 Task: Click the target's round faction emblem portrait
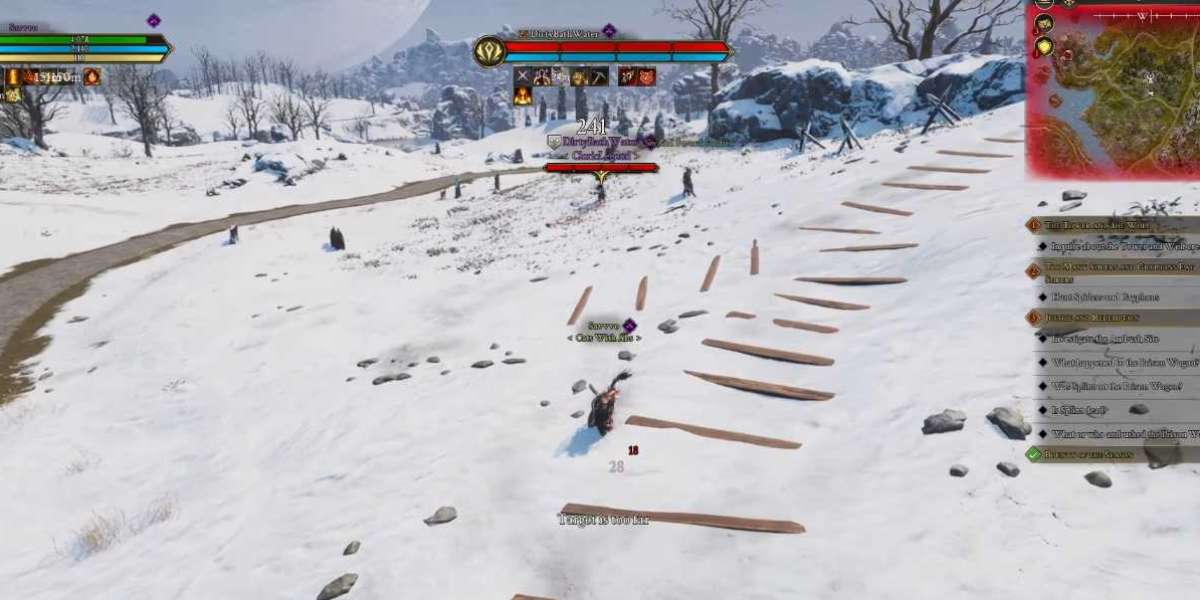point(489,51)
